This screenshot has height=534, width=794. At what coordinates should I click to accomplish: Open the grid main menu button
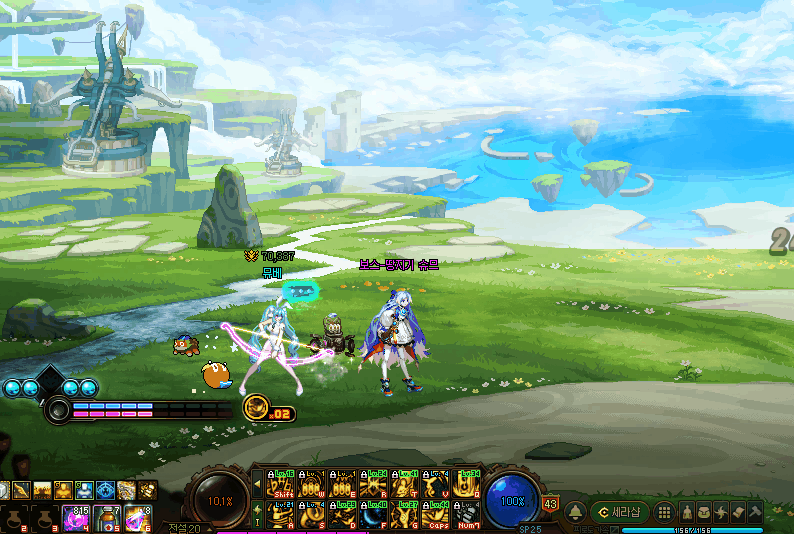pos(663,512)
